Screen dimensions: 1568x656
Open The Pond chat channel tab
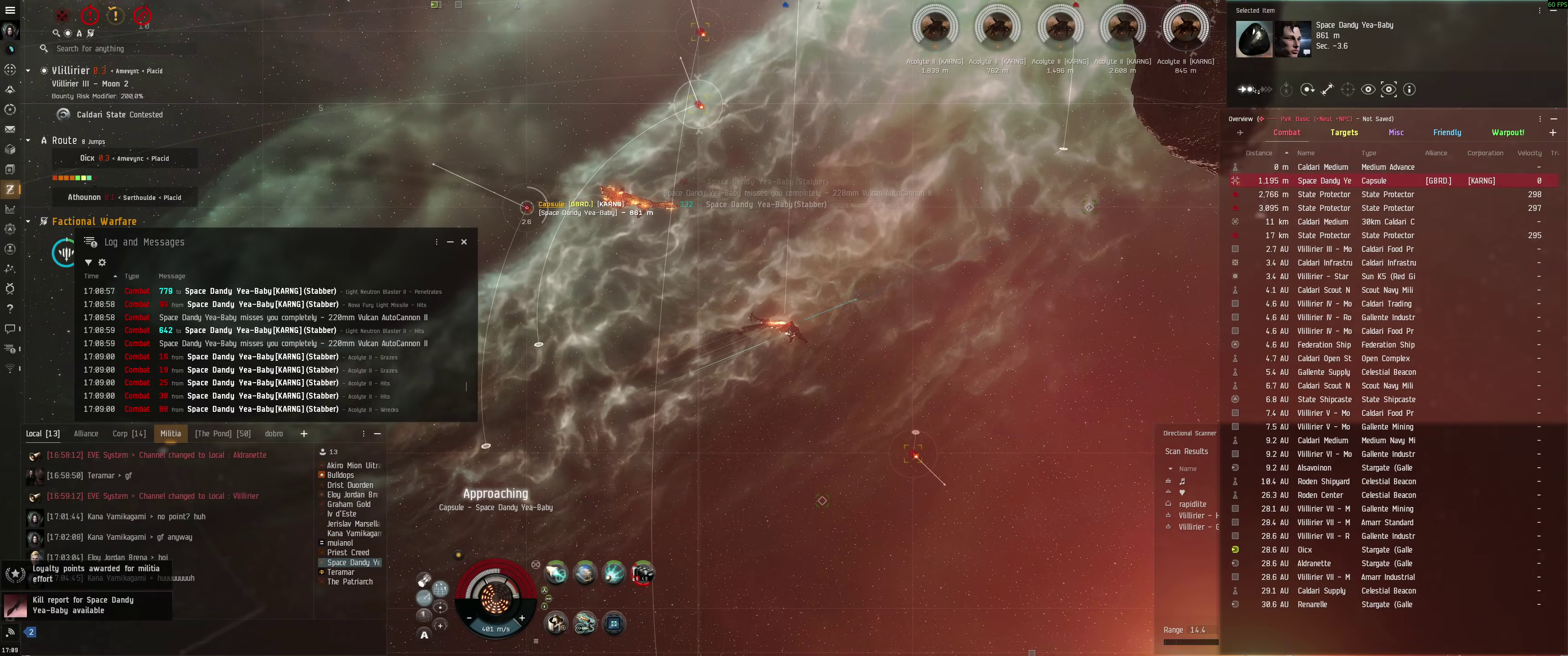click(222, 434)
